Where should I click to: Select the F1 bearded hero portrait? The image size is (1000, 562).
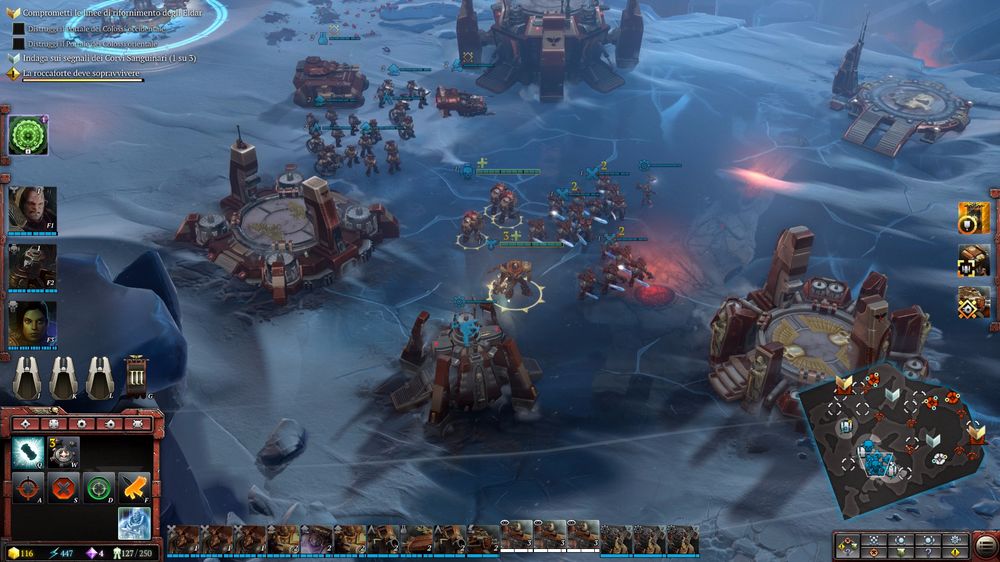point(32,208)
